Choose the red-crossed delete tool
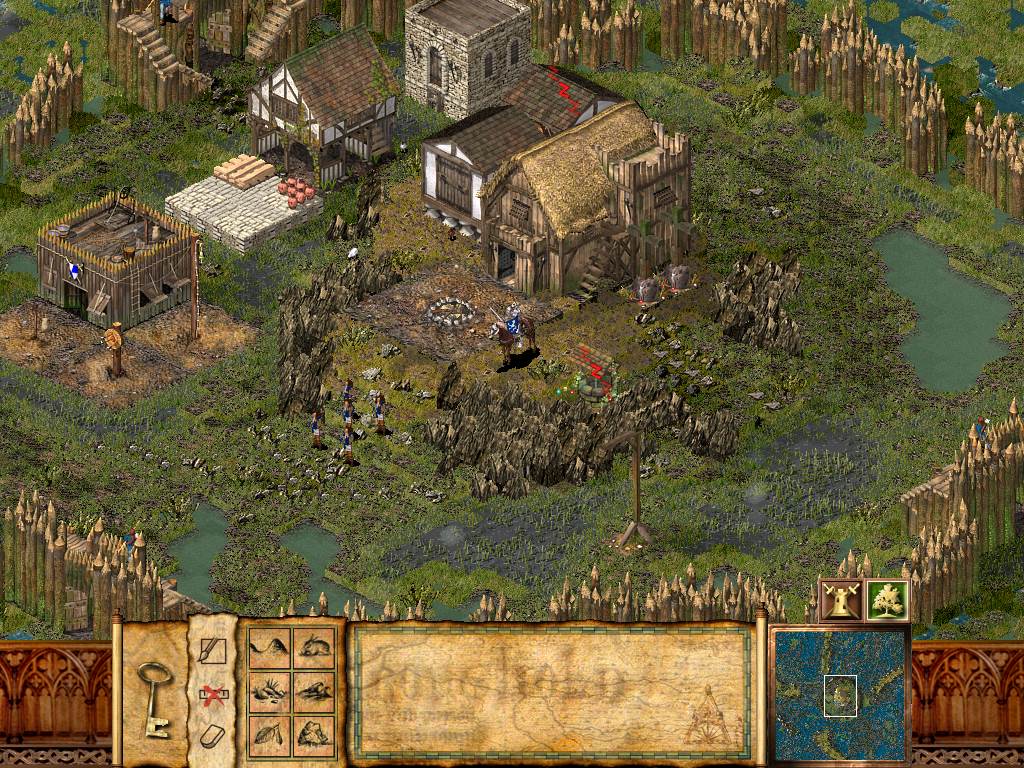 pyautogui.click(x=212, y=695)
